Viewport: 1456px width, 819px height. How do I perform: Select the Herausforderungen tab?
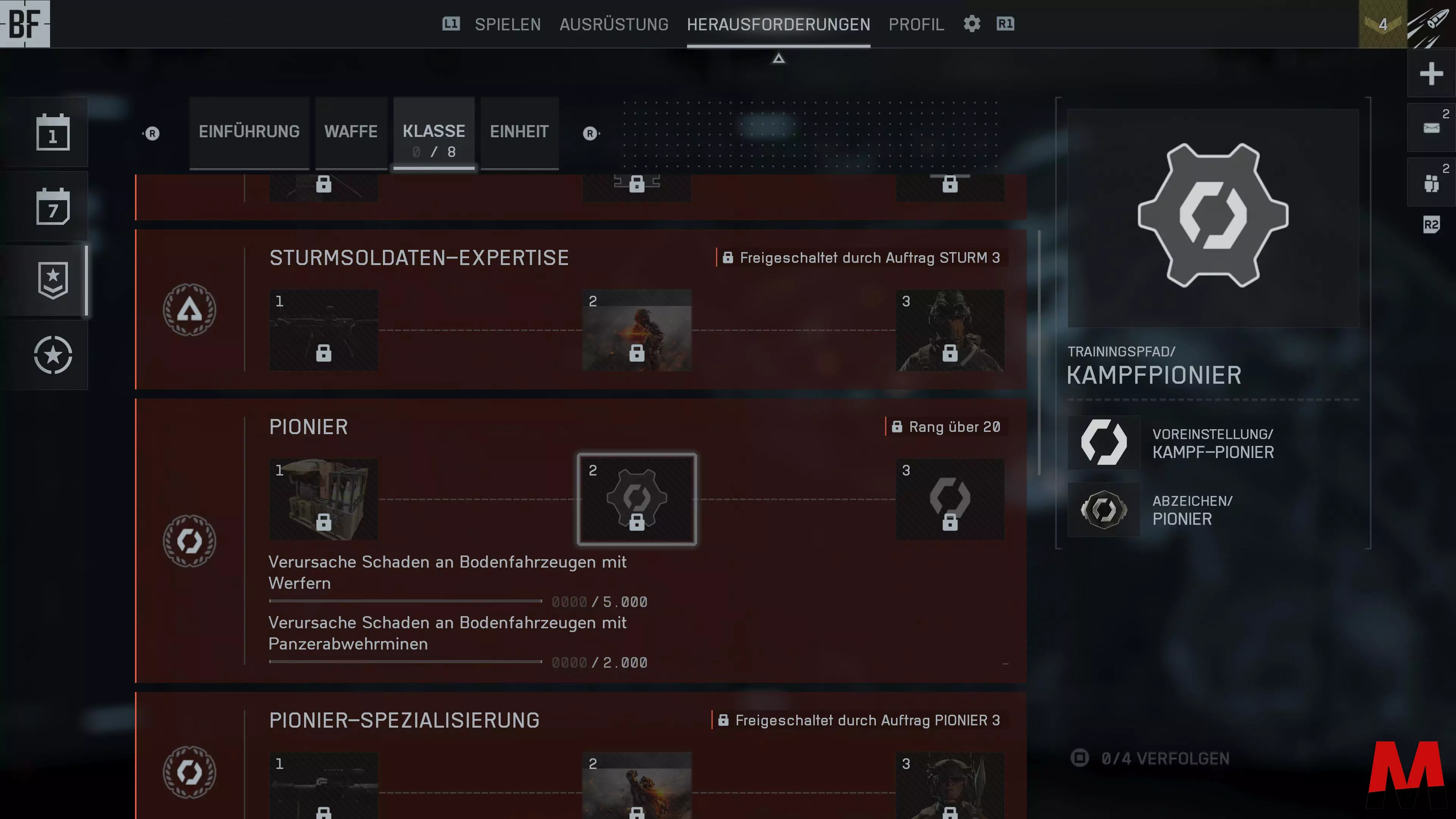[x=778, y=24]
